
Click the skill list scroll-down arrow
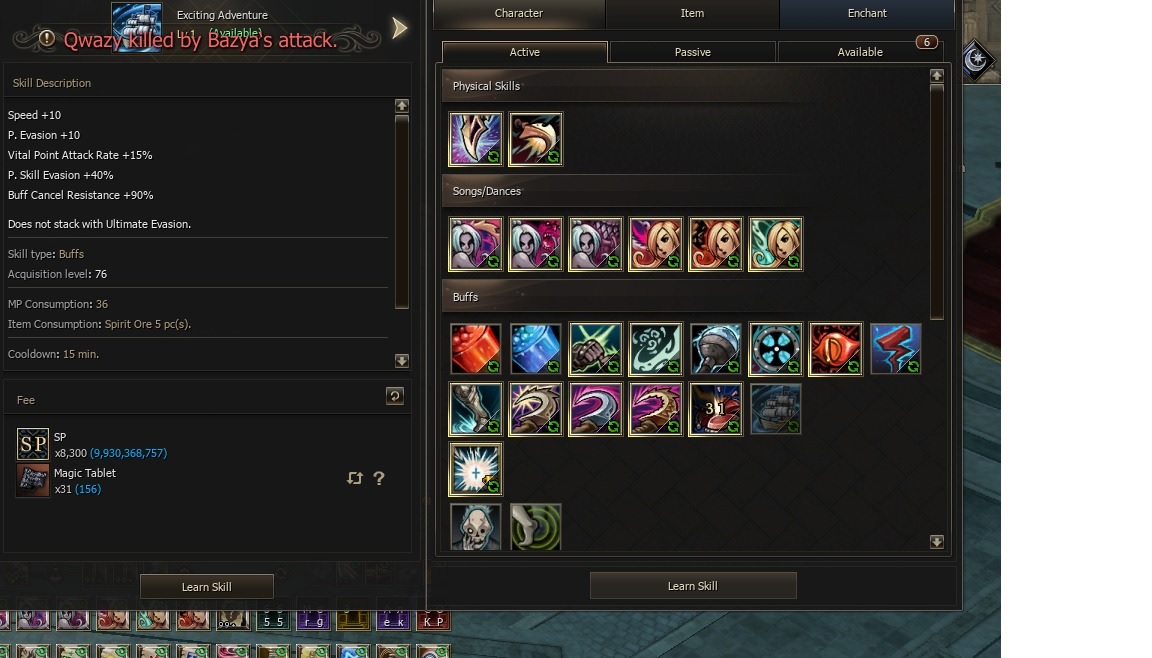[x=936, y=542]
